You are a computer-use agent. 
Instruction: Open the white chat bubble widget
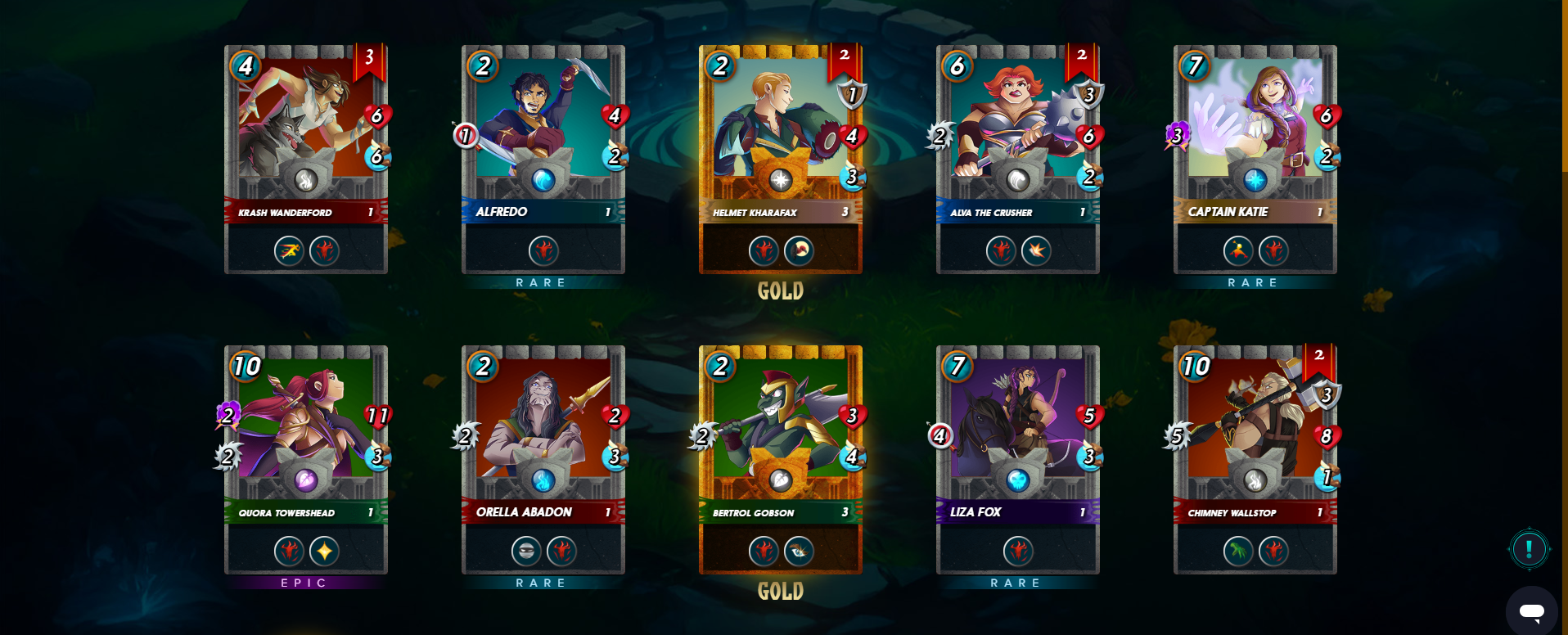tap(1531, 610)
